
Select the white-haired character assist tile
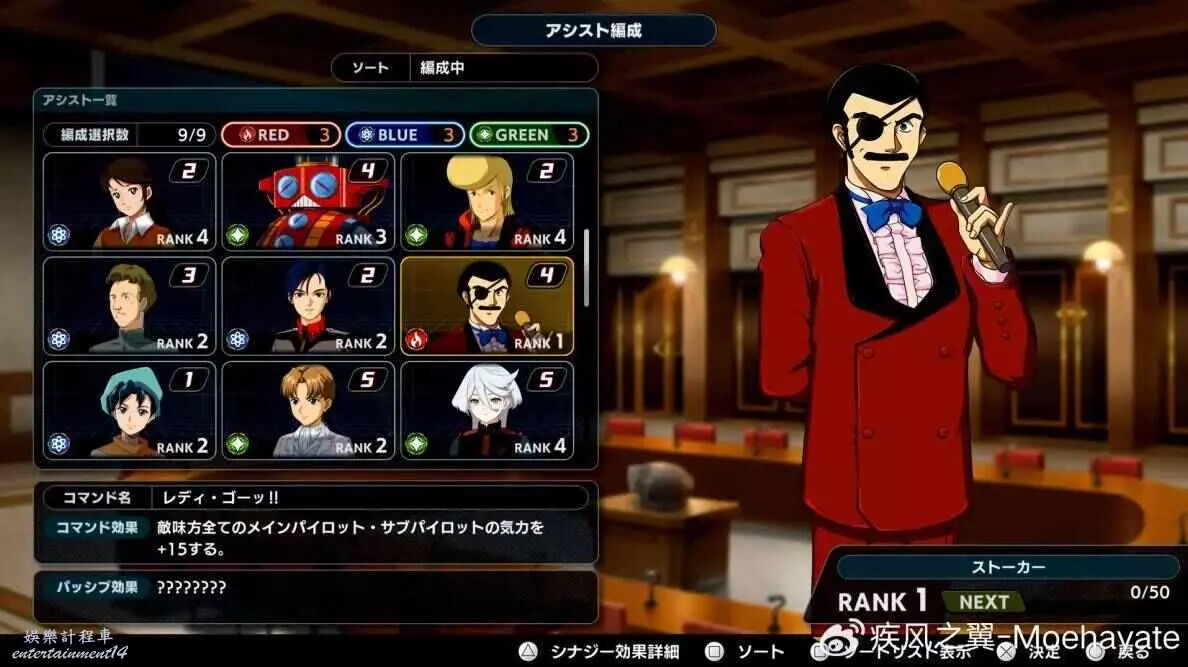click(487, 410)
